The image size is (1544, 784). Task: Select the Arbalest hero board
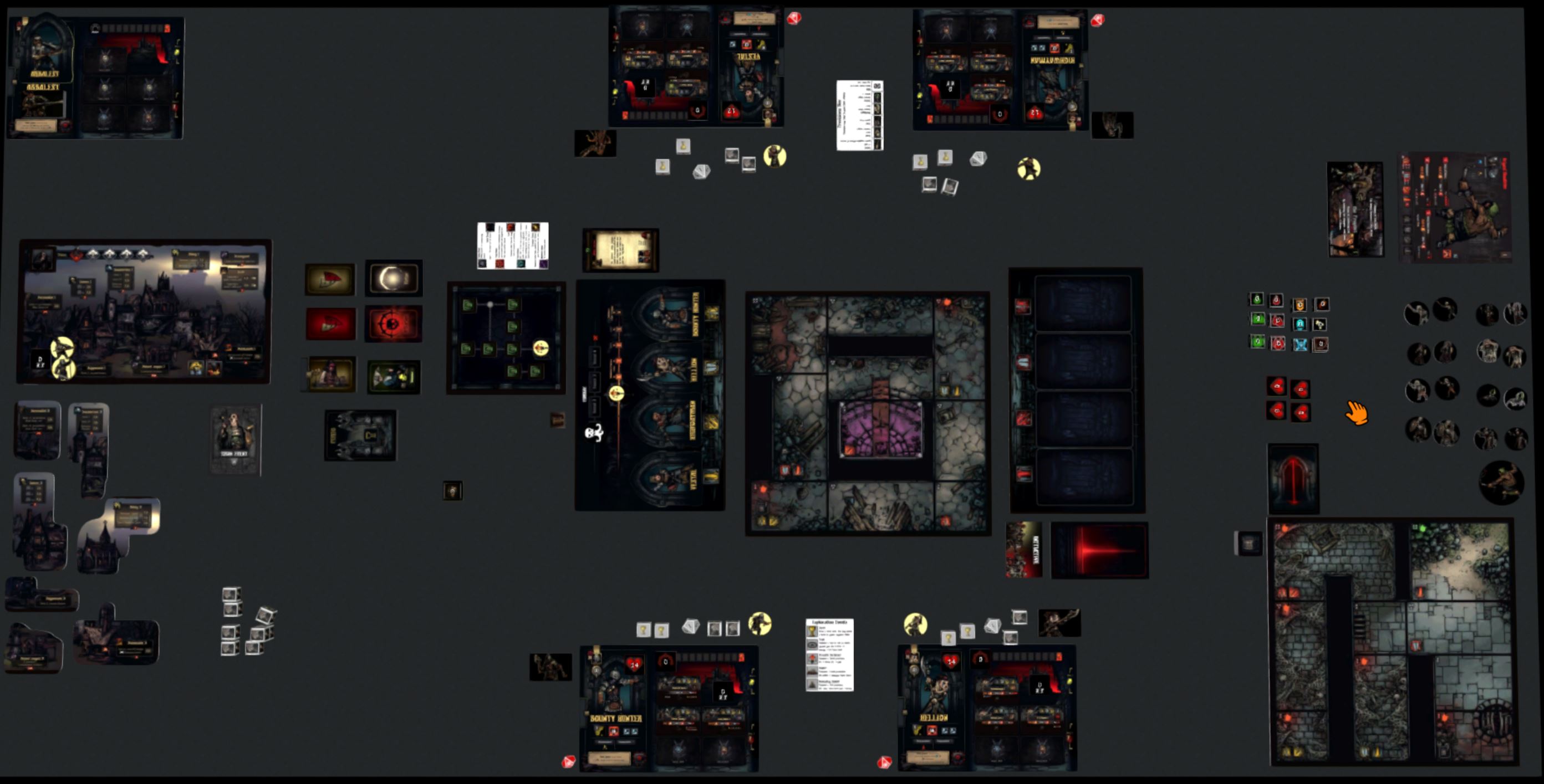point(95,77)
